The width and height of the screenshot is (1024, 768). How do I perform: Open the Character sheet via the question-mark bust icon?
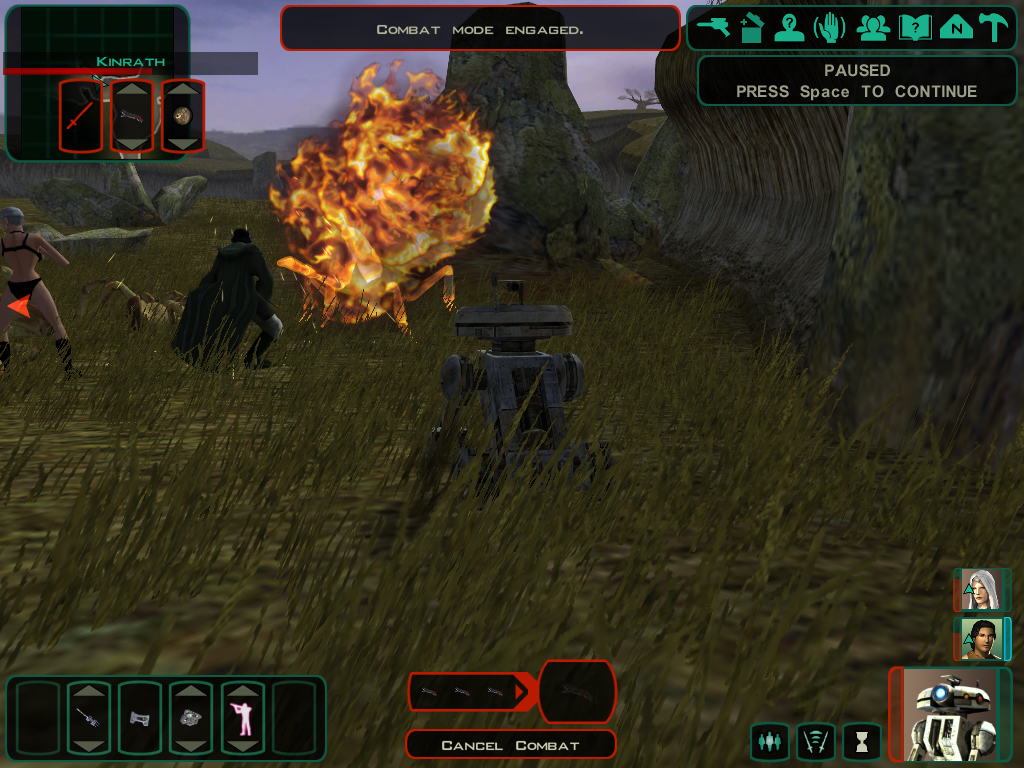point(790,27)
